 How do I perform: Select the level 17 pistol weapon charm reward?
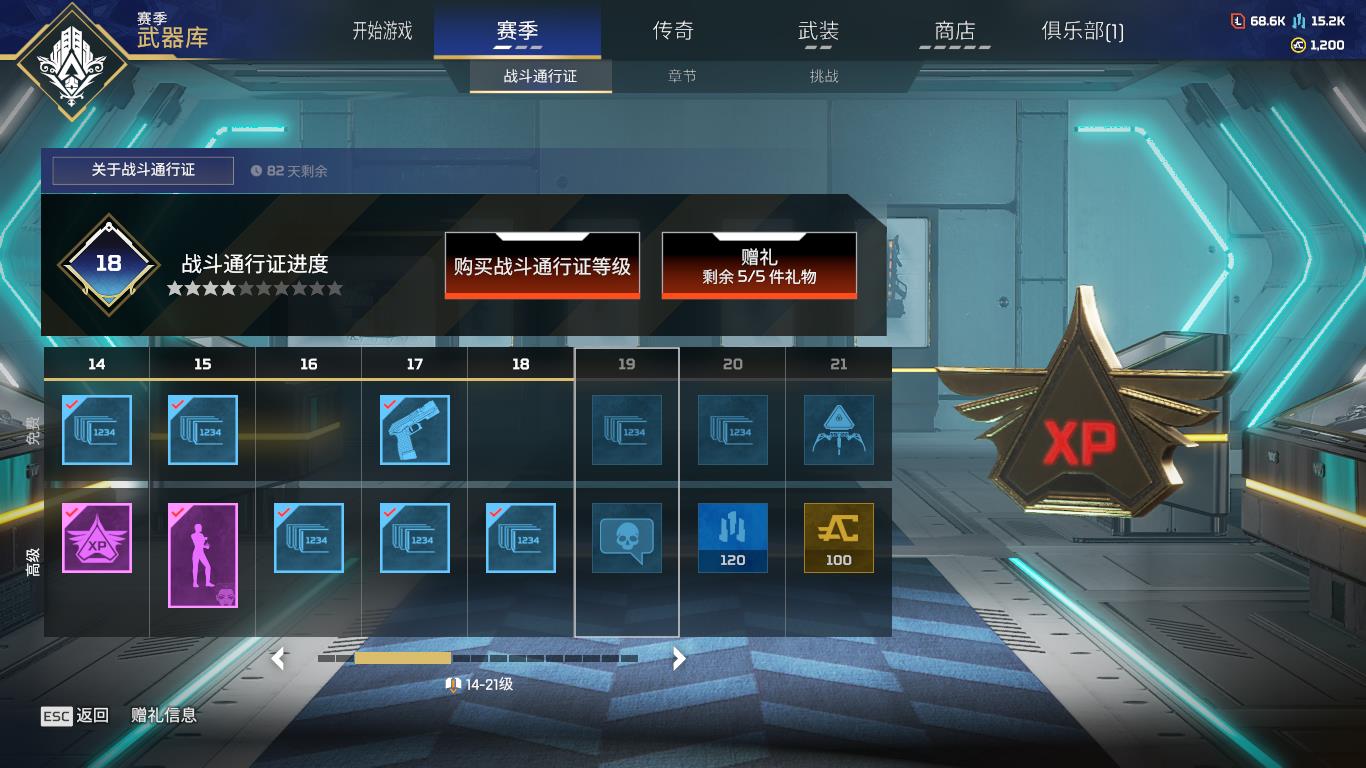click(x=414, y=431)
